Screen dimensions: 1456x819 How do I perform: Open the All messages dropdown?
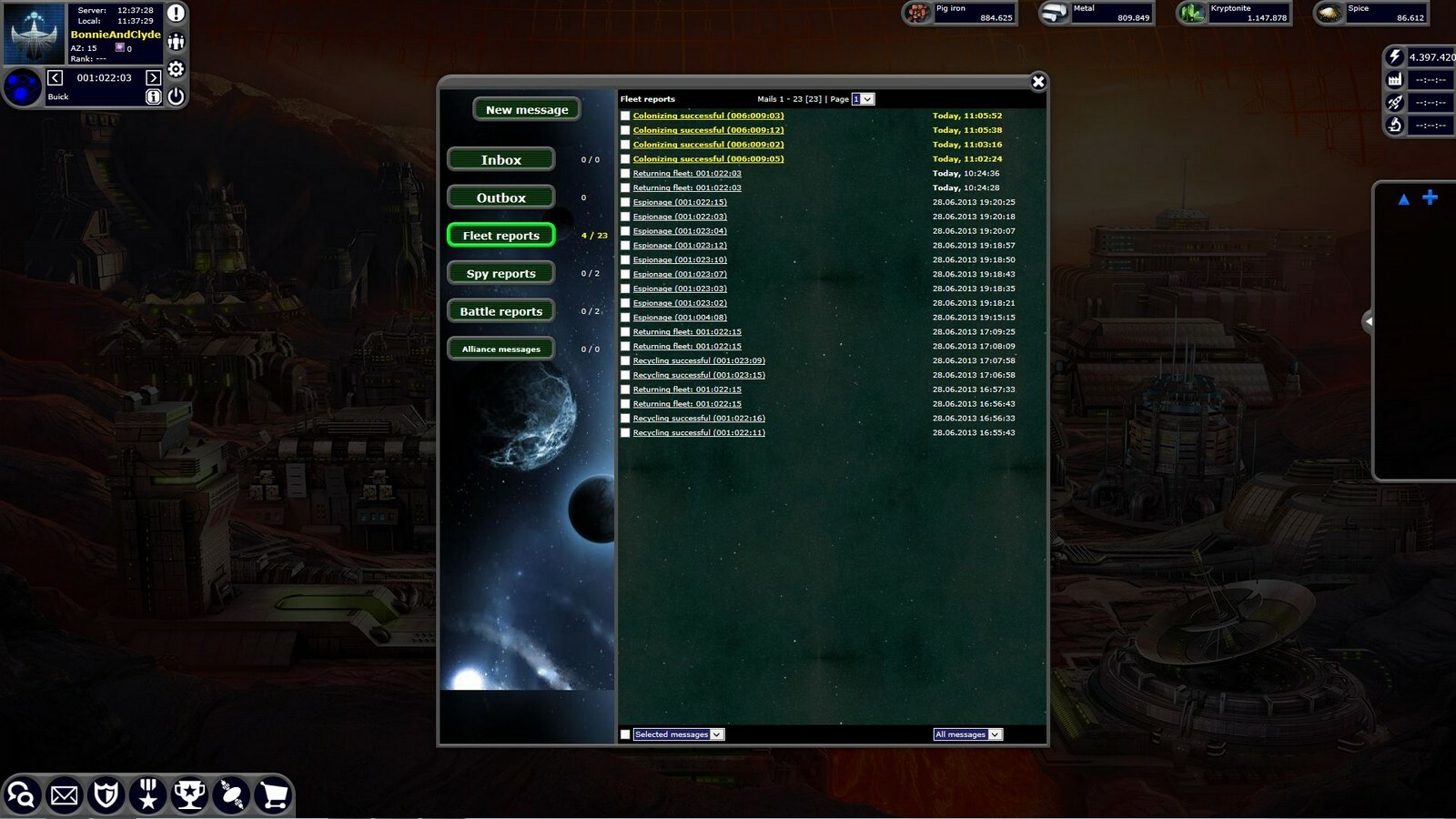[966, 734]
